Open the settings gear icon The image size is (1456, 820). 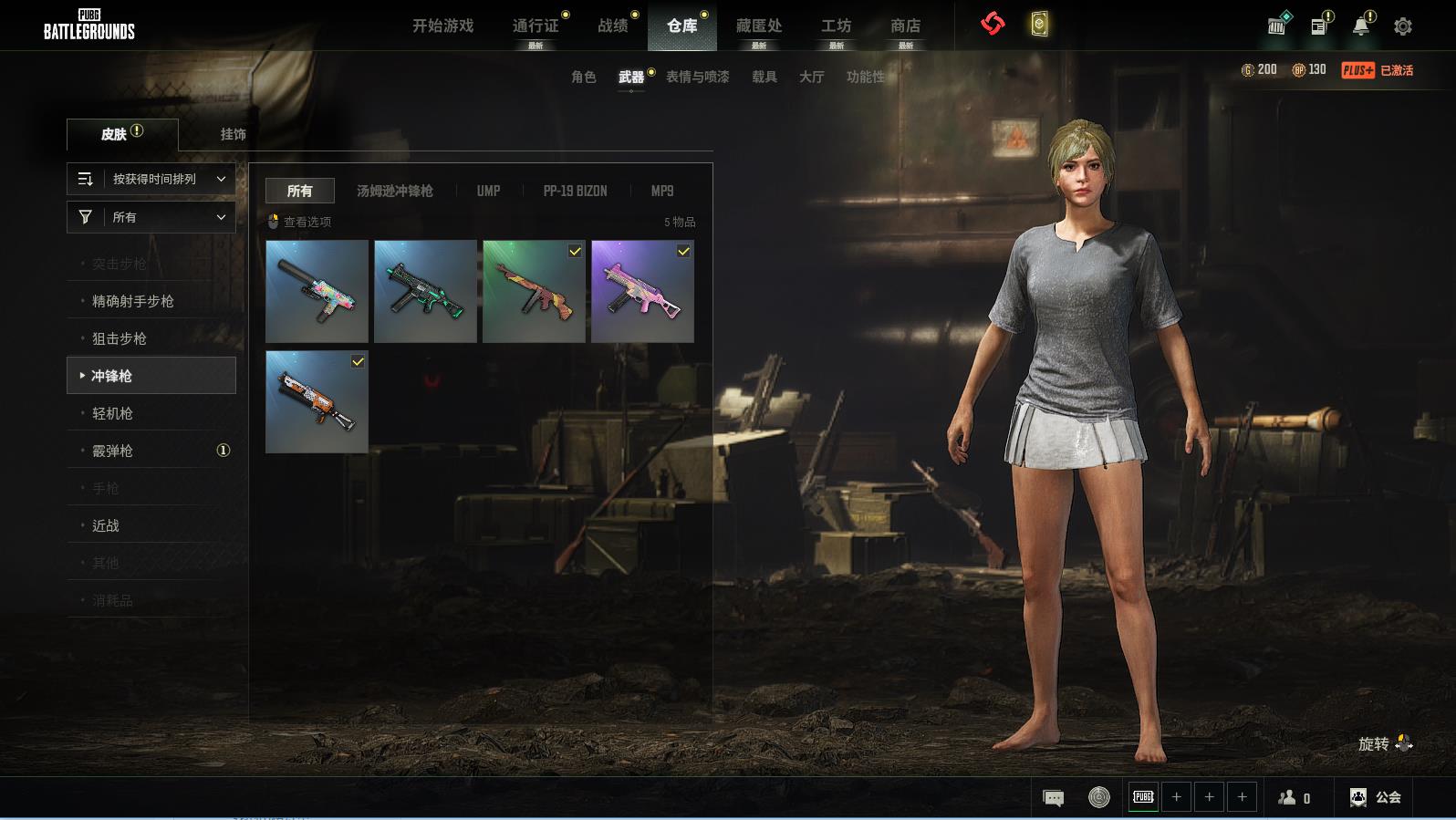click(x=1403, y=26)
